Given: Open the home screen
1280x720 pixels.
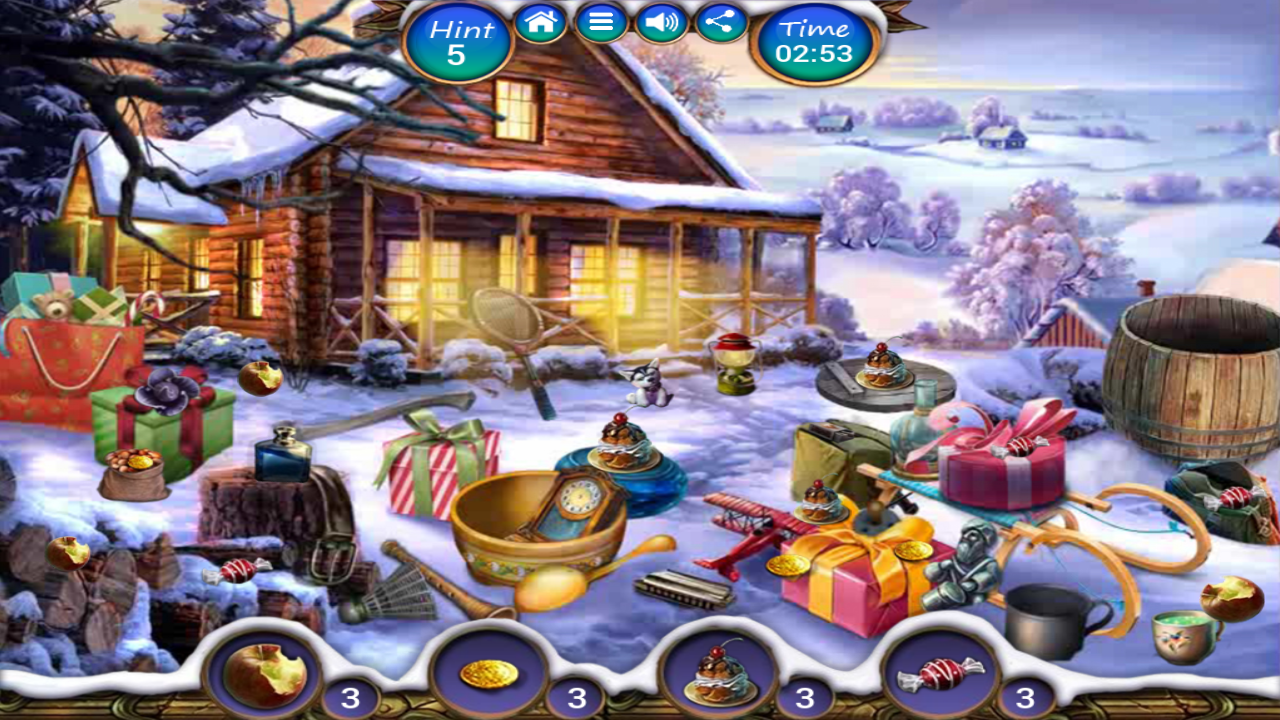Looking at the screenshot, I should (x=541, y=22).
